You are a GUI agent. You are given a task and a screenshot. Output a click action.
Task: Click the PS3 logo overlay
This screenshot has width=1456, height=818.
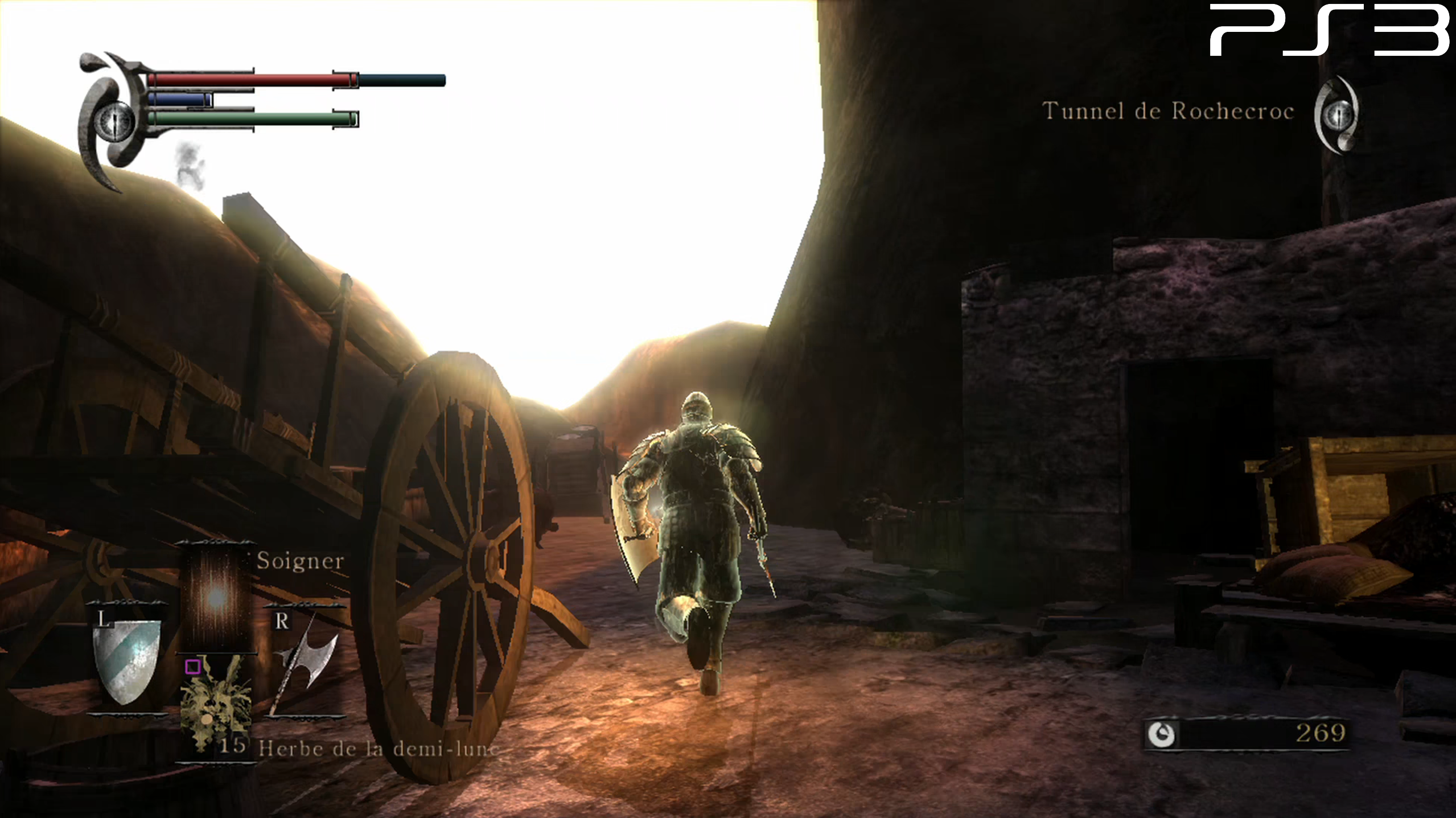point(1329,30)
